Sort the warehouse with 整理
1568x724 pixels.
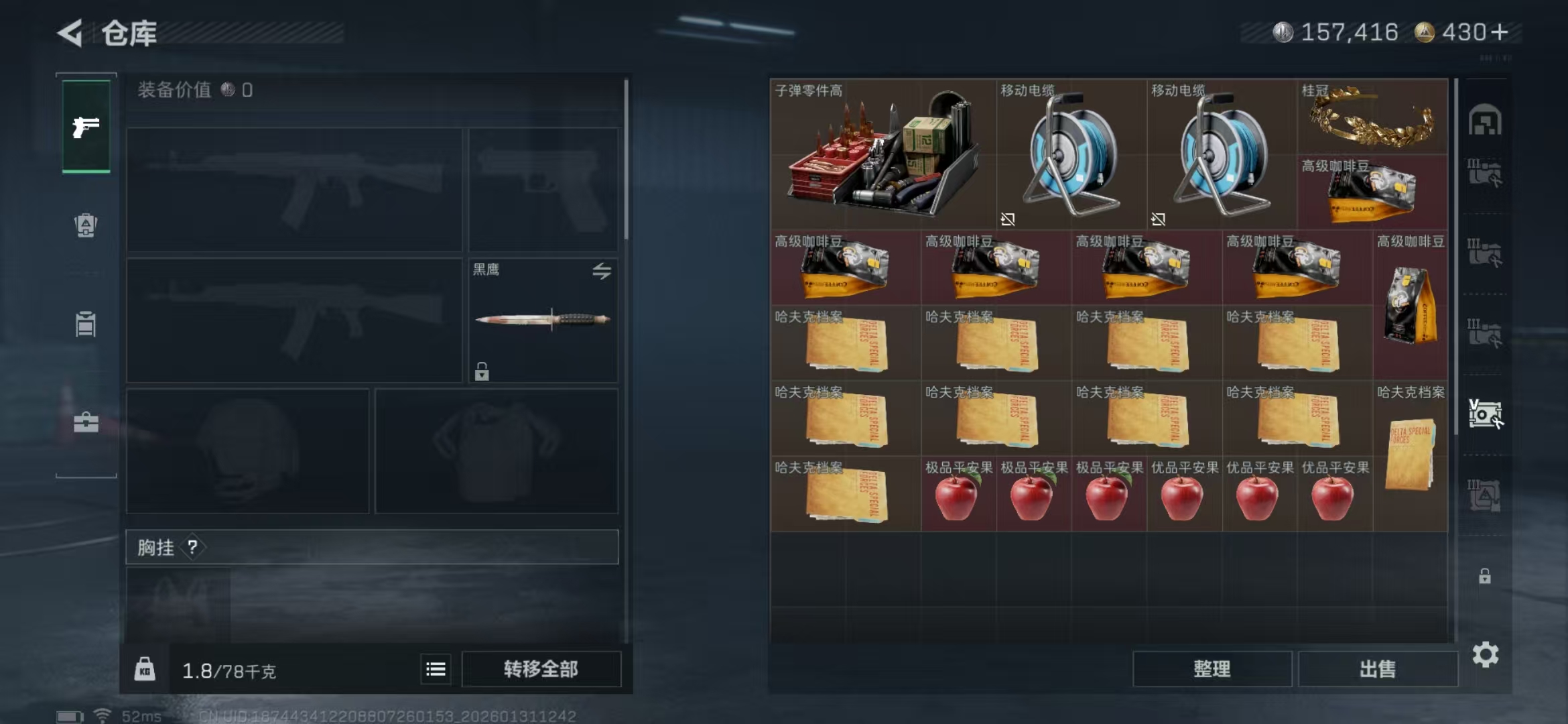[x=1212, y=669]
